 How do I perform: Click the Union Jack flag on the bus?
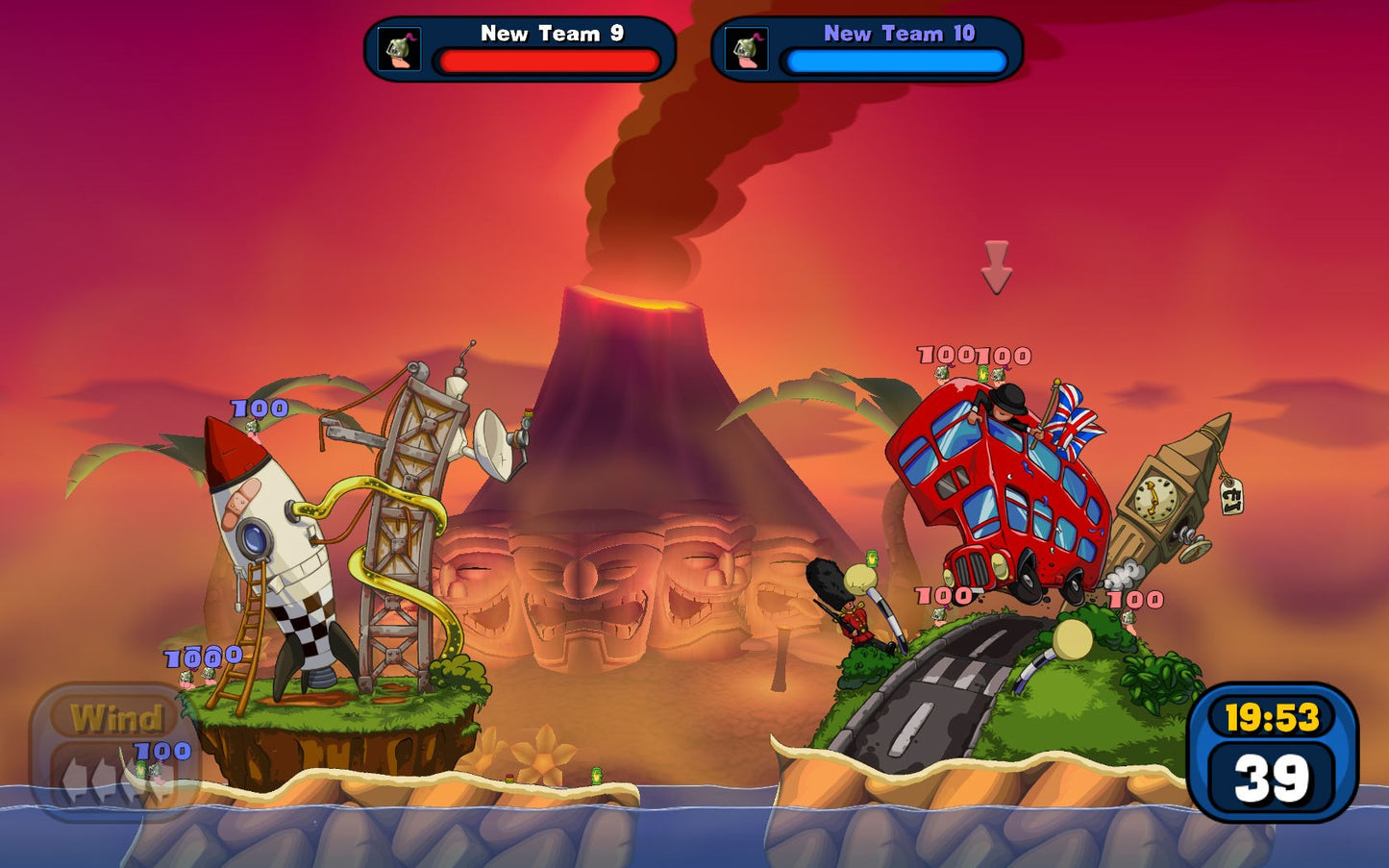(1072, 423)
